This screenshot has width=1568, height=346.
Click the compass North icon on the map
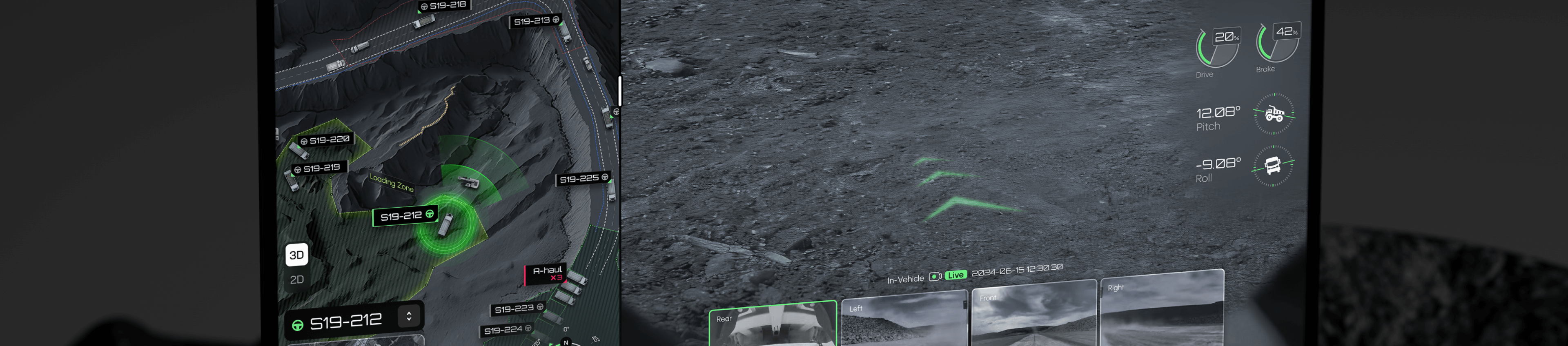tap(566, 342)
